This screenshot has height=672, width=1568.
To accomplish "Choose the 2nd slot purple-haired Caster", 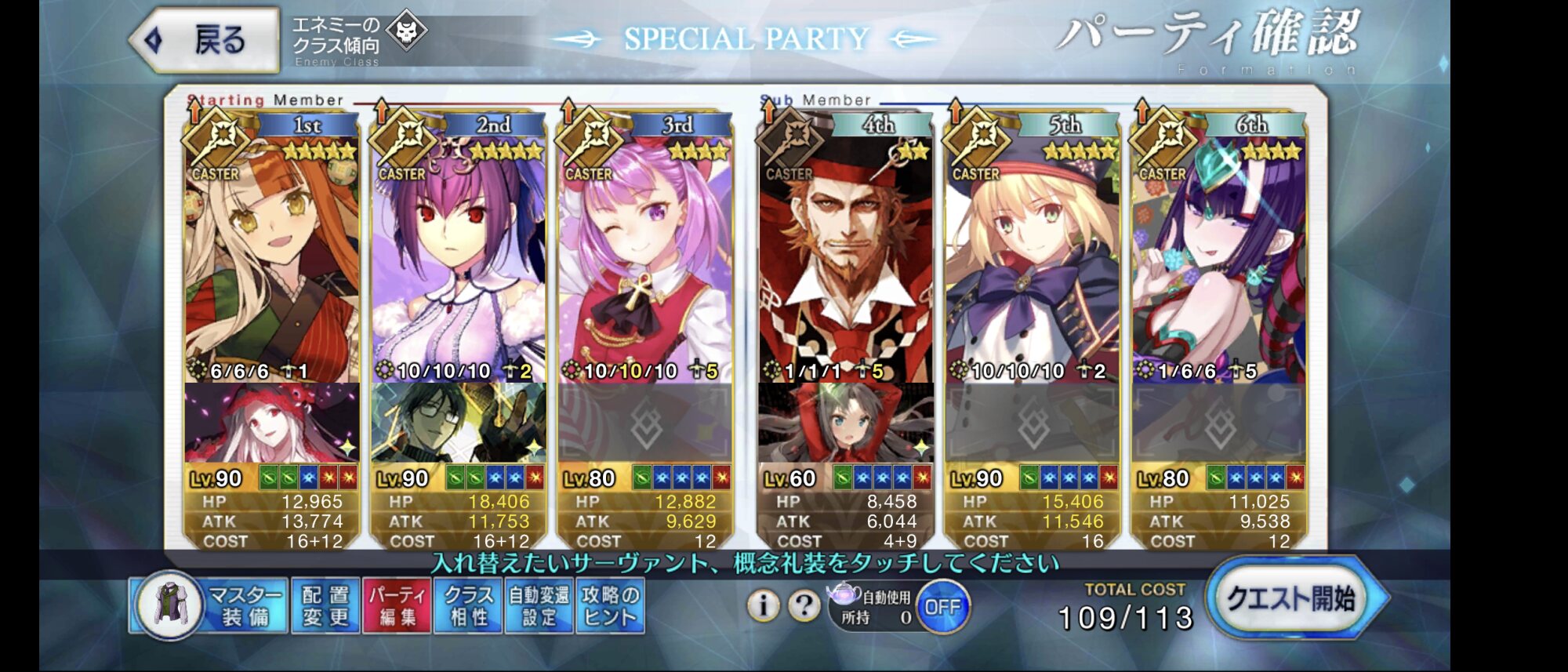I will (x=459, y=259).
